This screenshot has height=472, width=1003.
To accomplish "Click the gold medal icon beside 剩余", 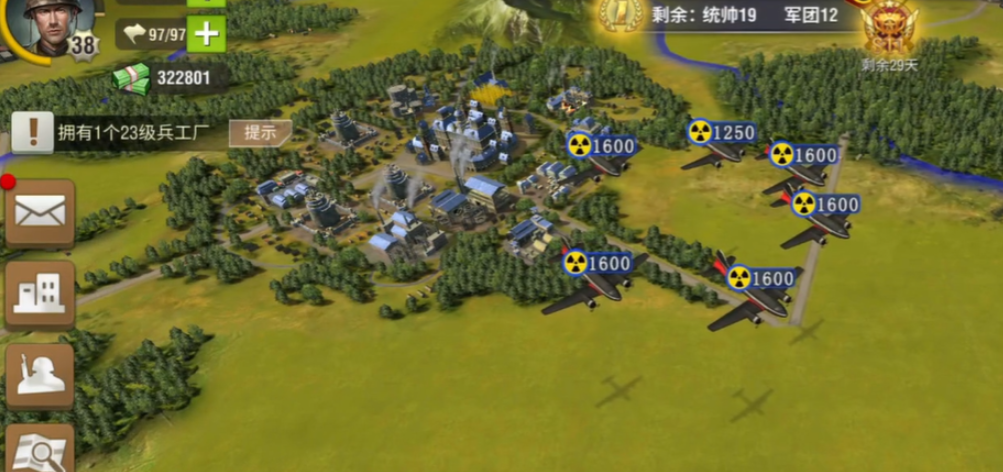I will [620, 15].
